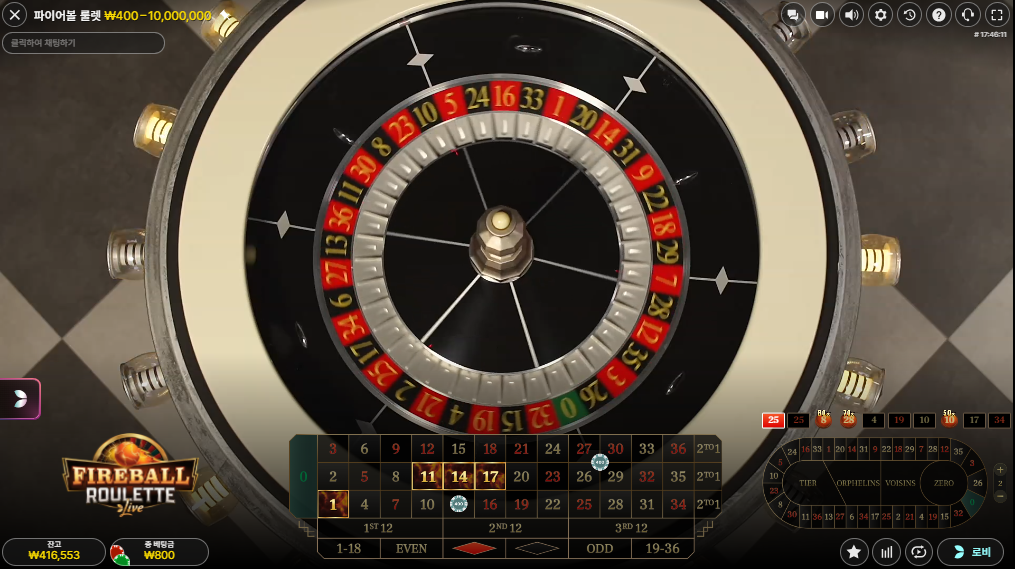The height and width of the screenshot is (569, 1015).
Task: Bet on green 0 on the betting grid
Action: 303,477
